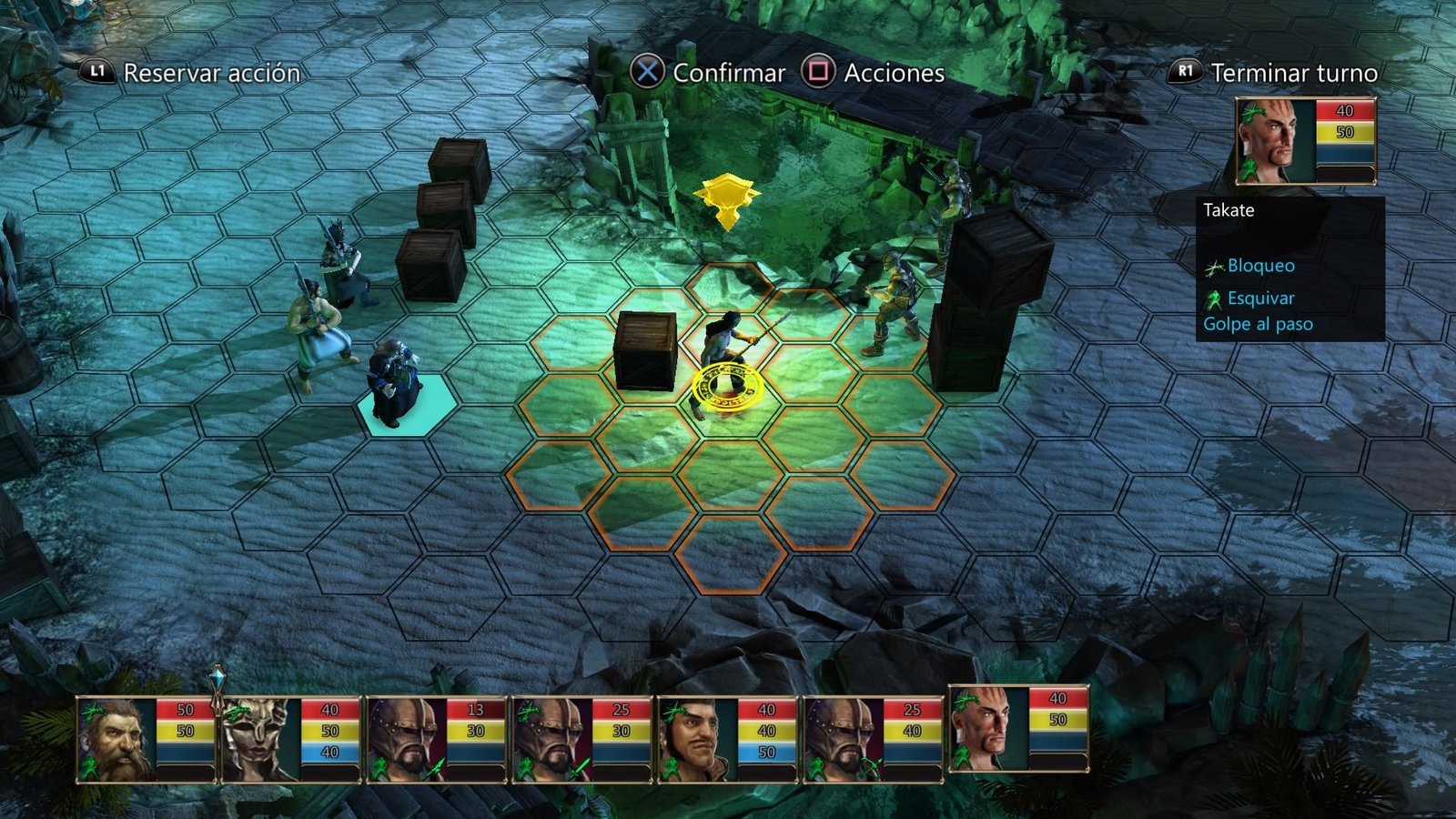End the turn with Terminar turno
The width and height of the screenshot is (1456, 819).
(x=1293, y=73)
